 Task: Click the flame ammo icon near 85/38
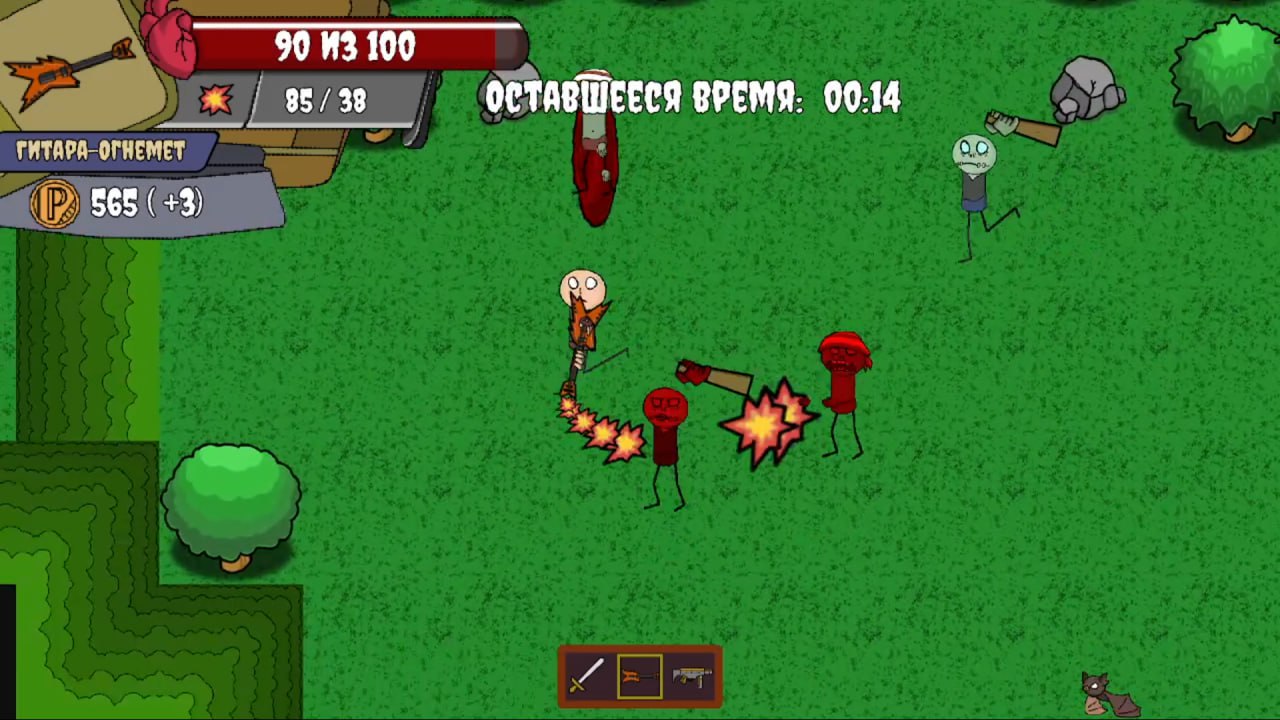(216, 99)
